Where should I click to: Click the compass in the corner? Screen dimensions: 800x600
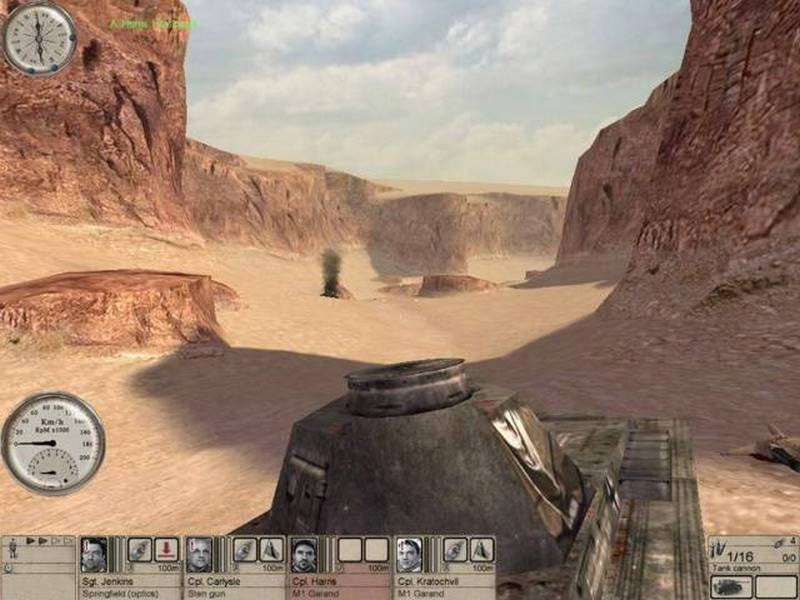[x=39, y=38]
